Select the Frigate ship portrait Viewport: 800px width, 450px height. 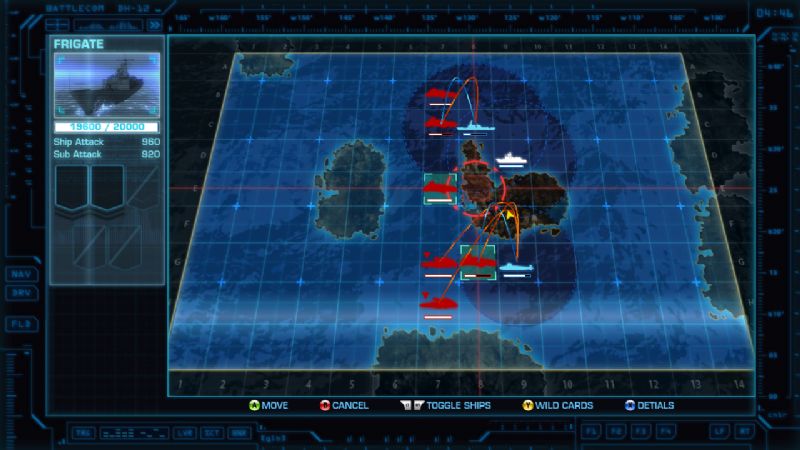pos(106,86)
